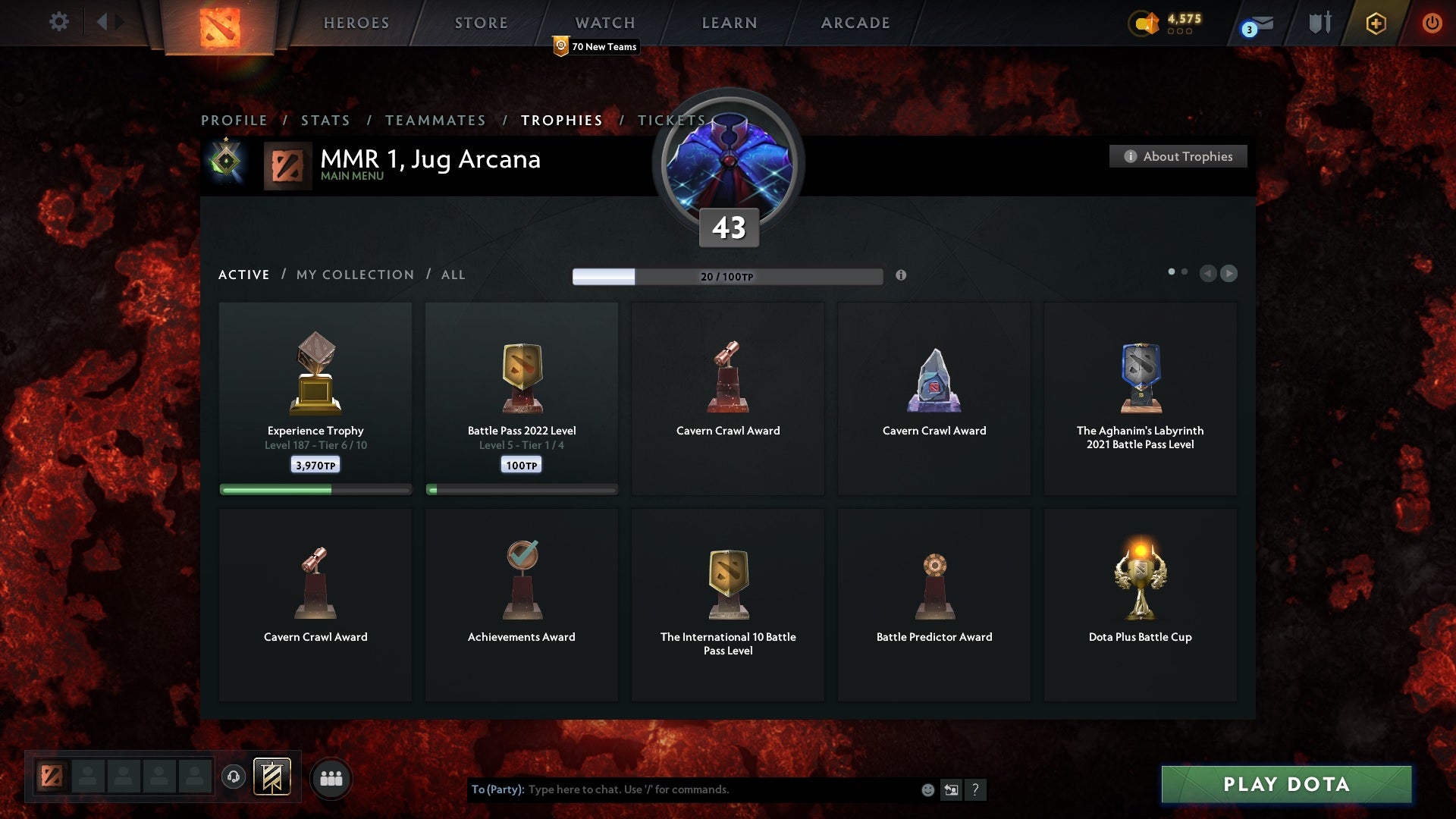Switch to the Profile tab
The height and width of the screenshot is (819, 1456).
(234, 121)
